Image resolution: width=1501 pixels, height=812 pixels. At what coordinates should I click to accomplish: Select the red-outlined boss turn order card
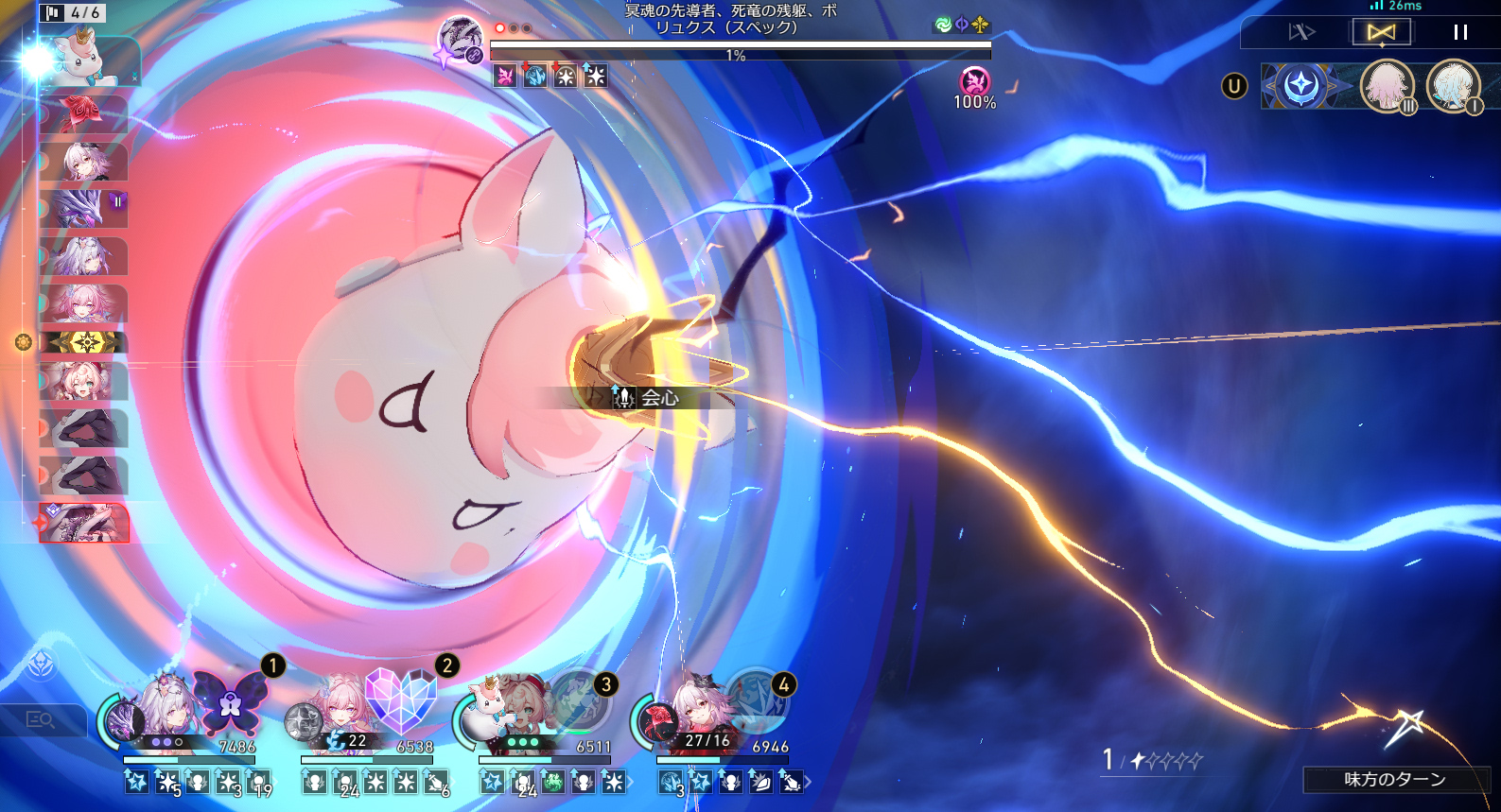click(83, 523)
